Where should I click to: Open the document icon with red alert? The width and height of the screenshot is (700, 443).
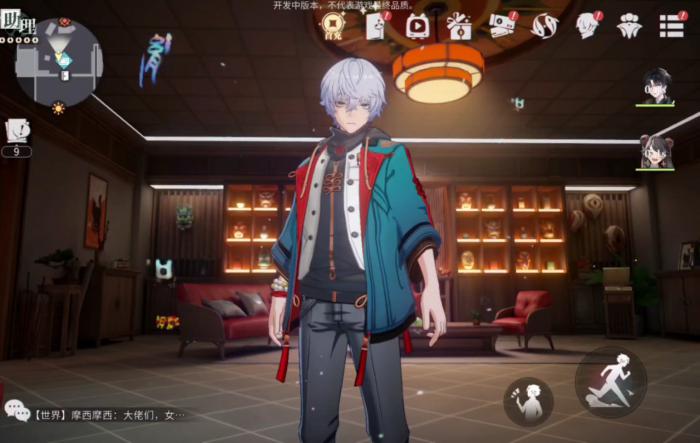point(377,26)
